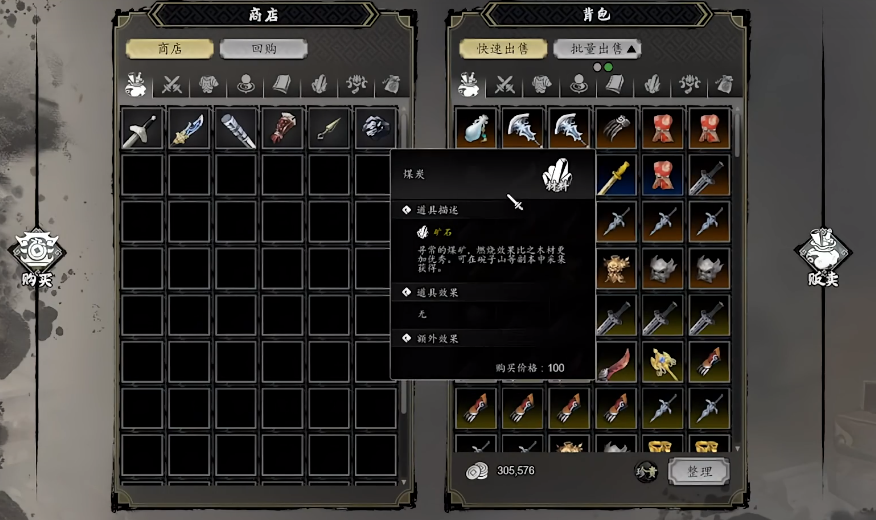Screen dimensions: 876x520
Task: Click the golden sword in backpack
Action: click(614, 176)
